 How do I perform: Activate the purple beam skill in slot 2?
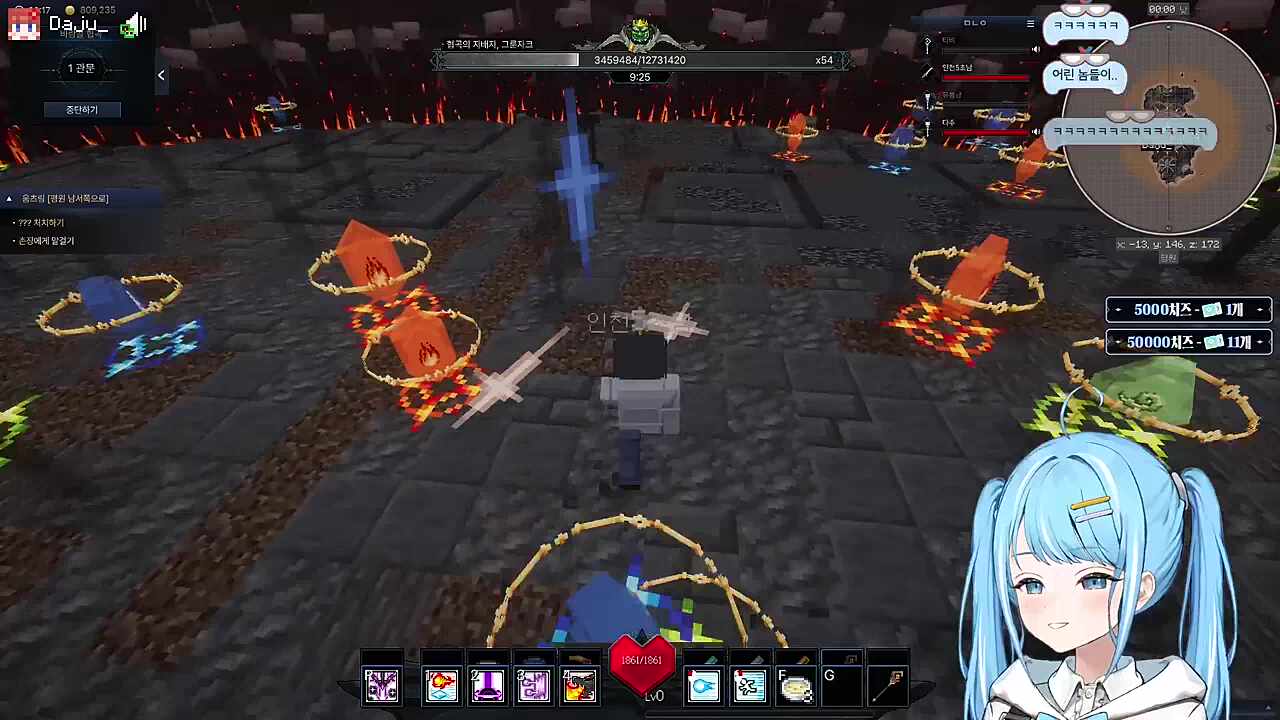pyautogui.click(x=487, y=685)
